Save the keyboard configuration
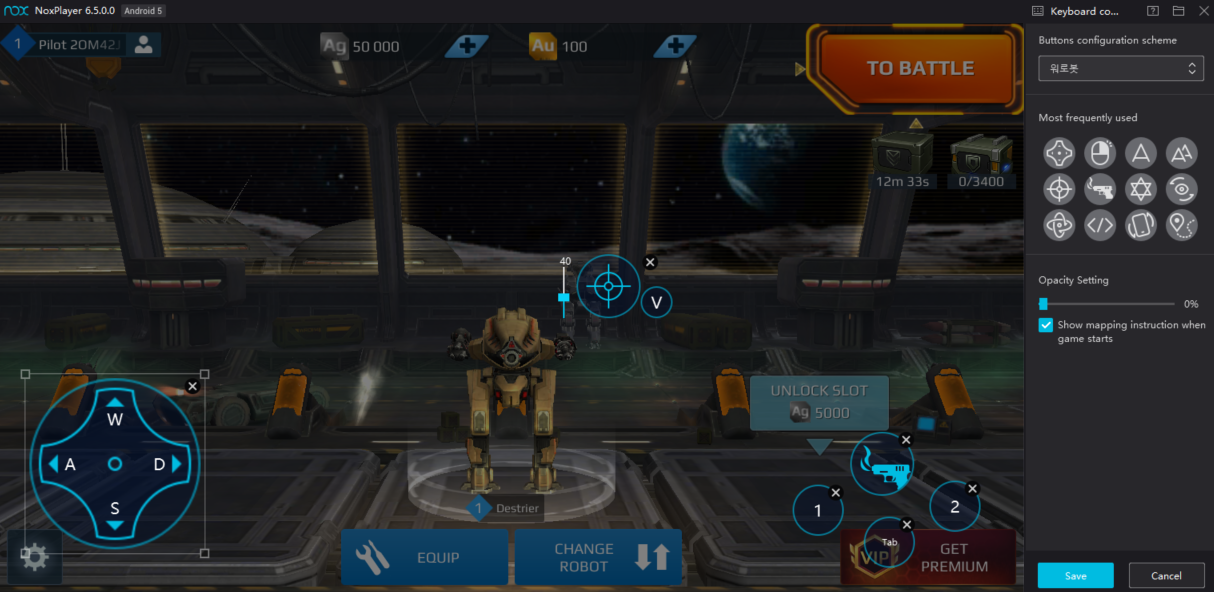This screenshot has height=592, width=1214. 1075,575
